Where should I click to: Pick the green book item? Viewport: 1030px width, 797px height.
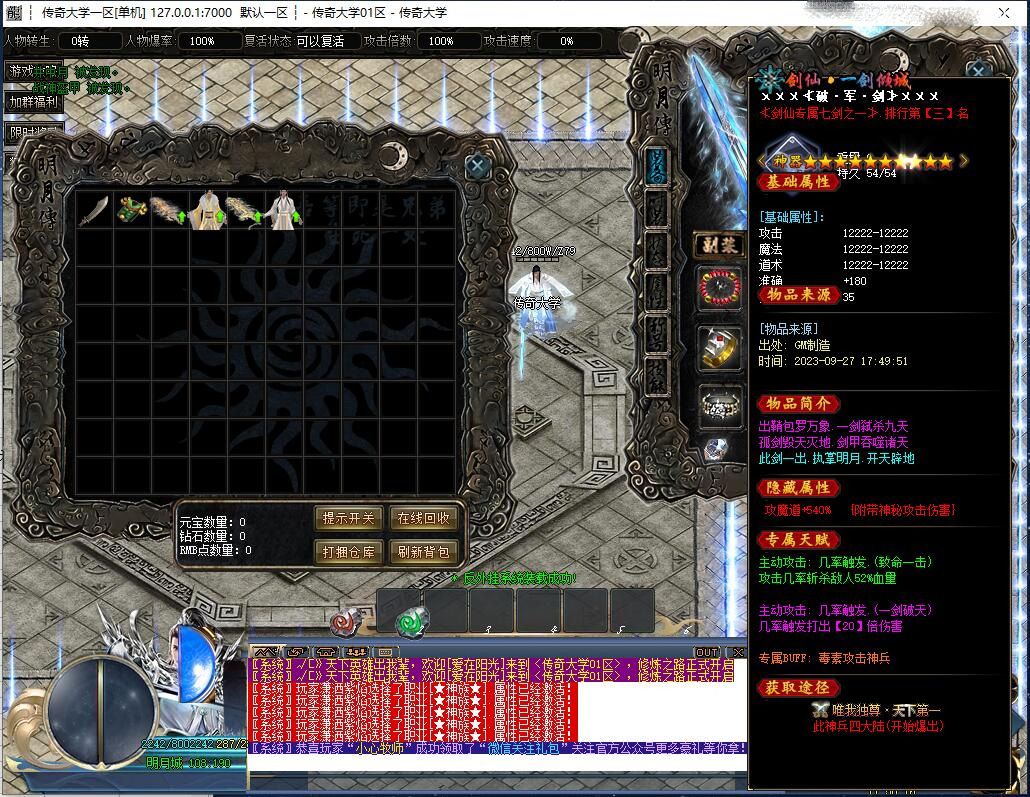coord(131,210)
